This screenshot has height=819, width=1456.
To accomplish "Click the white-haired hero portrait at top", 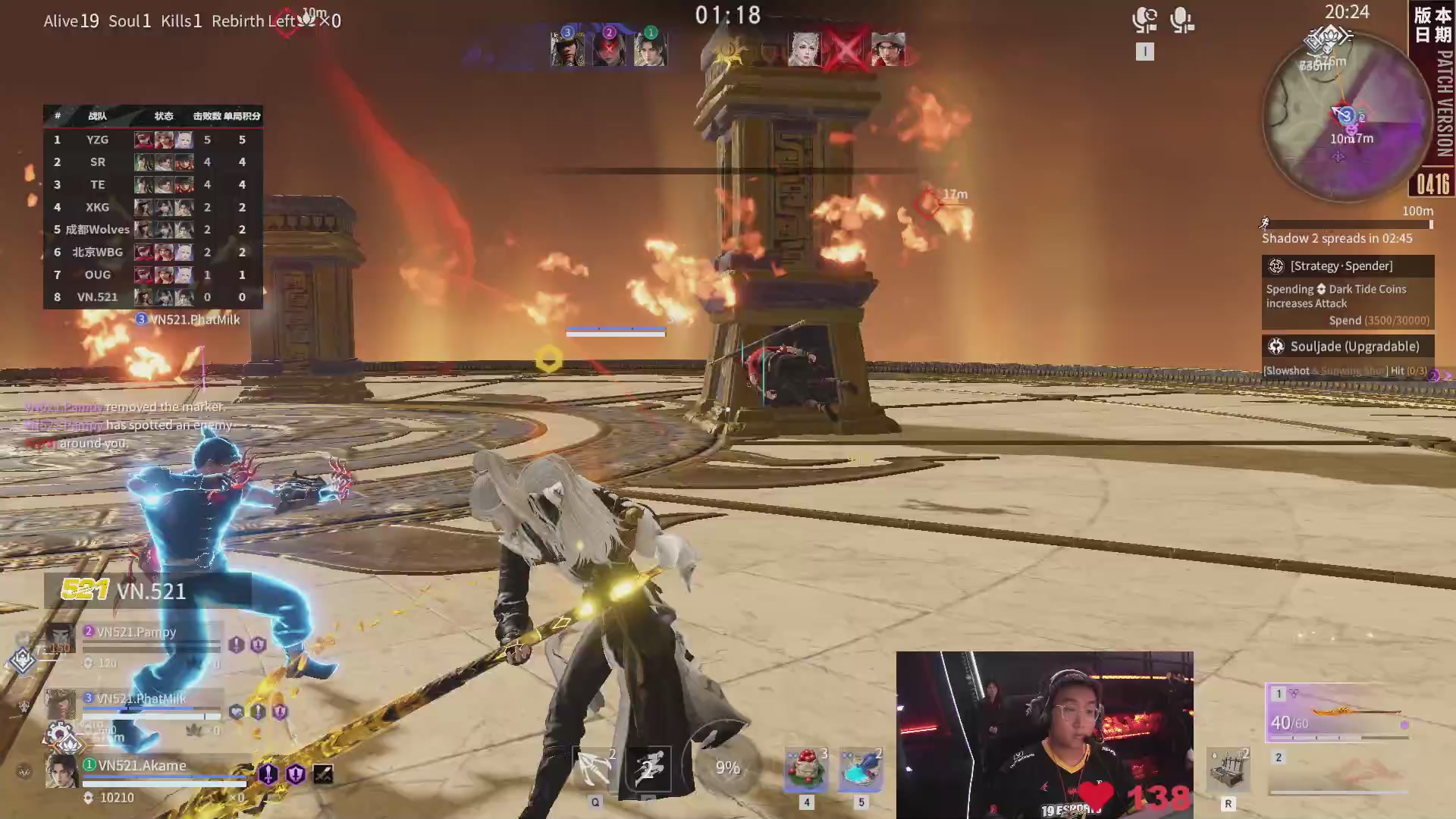I will [x=804, y=50].
